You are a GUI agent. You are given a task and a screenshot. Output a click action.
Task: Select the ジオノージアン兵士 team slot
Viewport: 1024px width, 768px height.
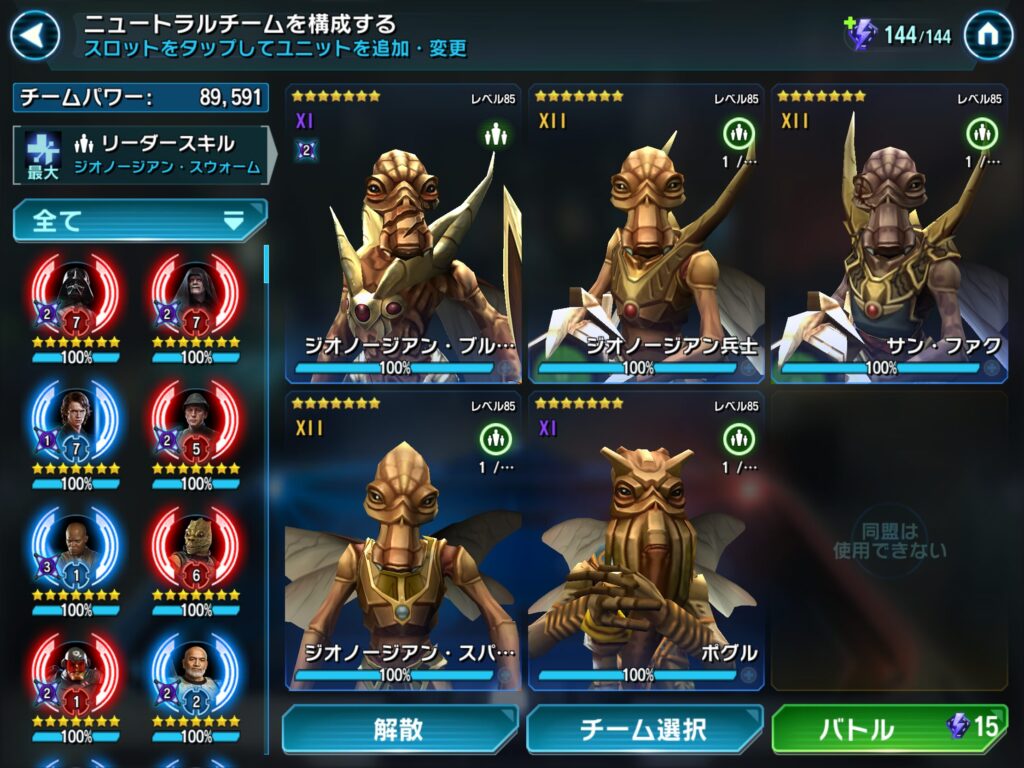coord(646,235)
